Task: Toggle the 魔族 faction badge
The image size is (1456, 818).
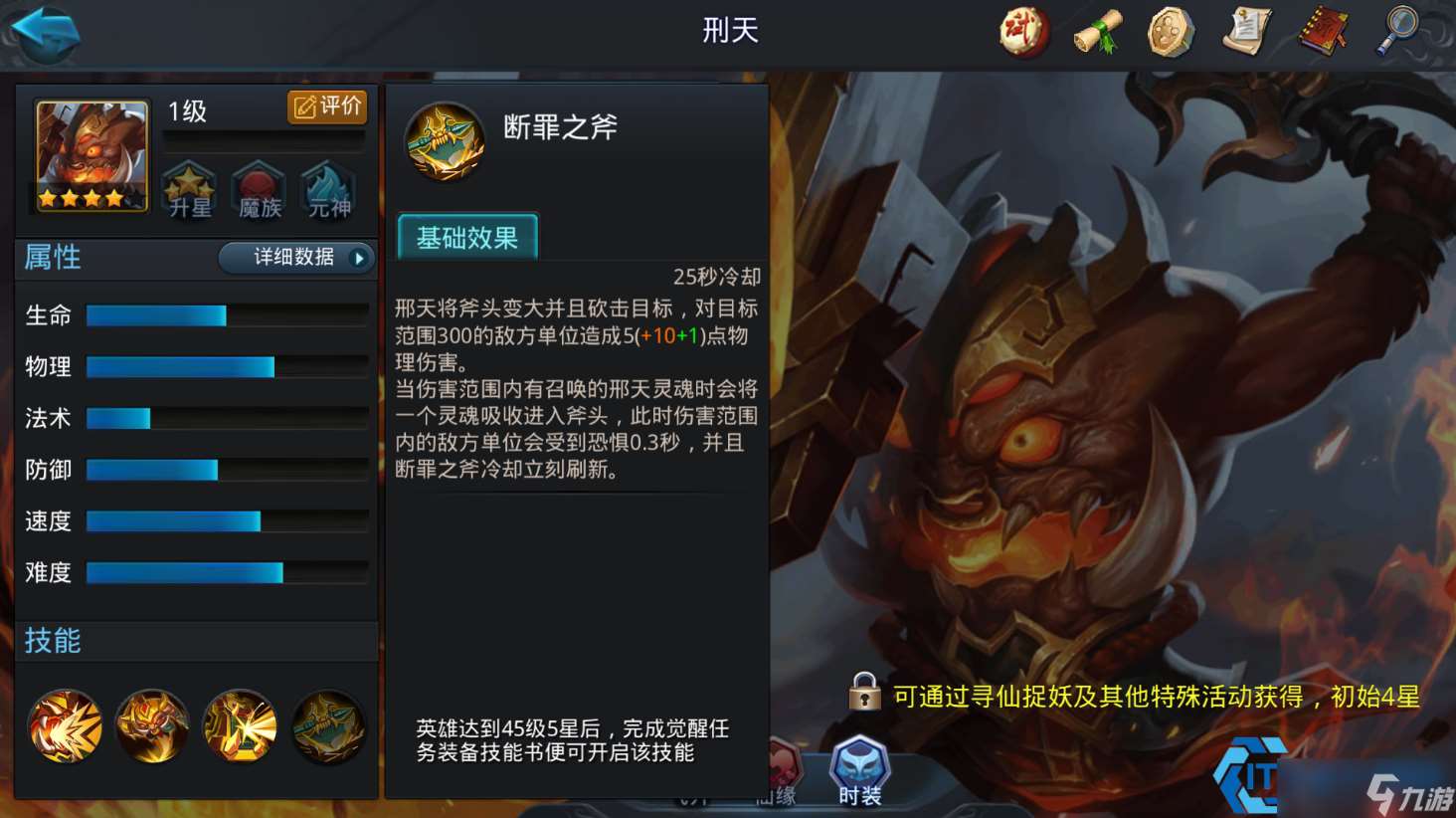Action: coord(258,189)
